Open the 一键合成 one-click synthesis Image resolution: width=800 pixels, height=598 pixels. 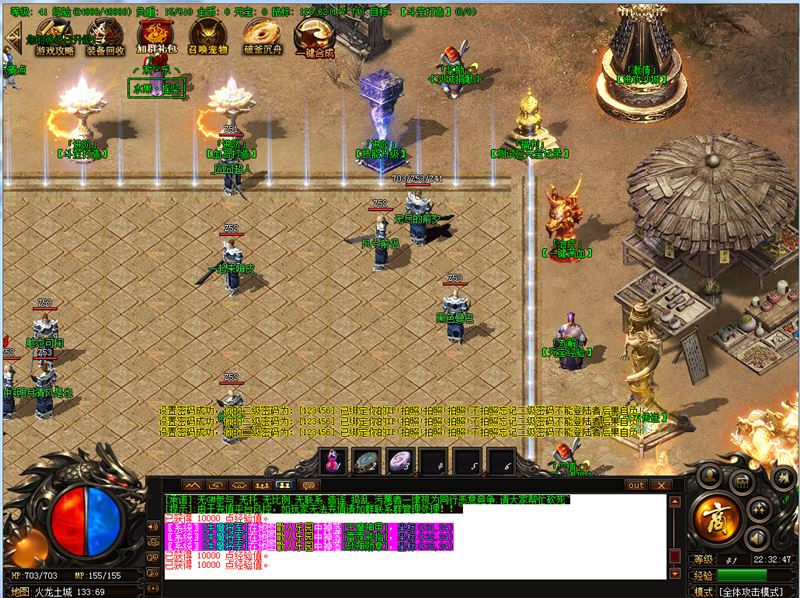(x=312, y=36)
